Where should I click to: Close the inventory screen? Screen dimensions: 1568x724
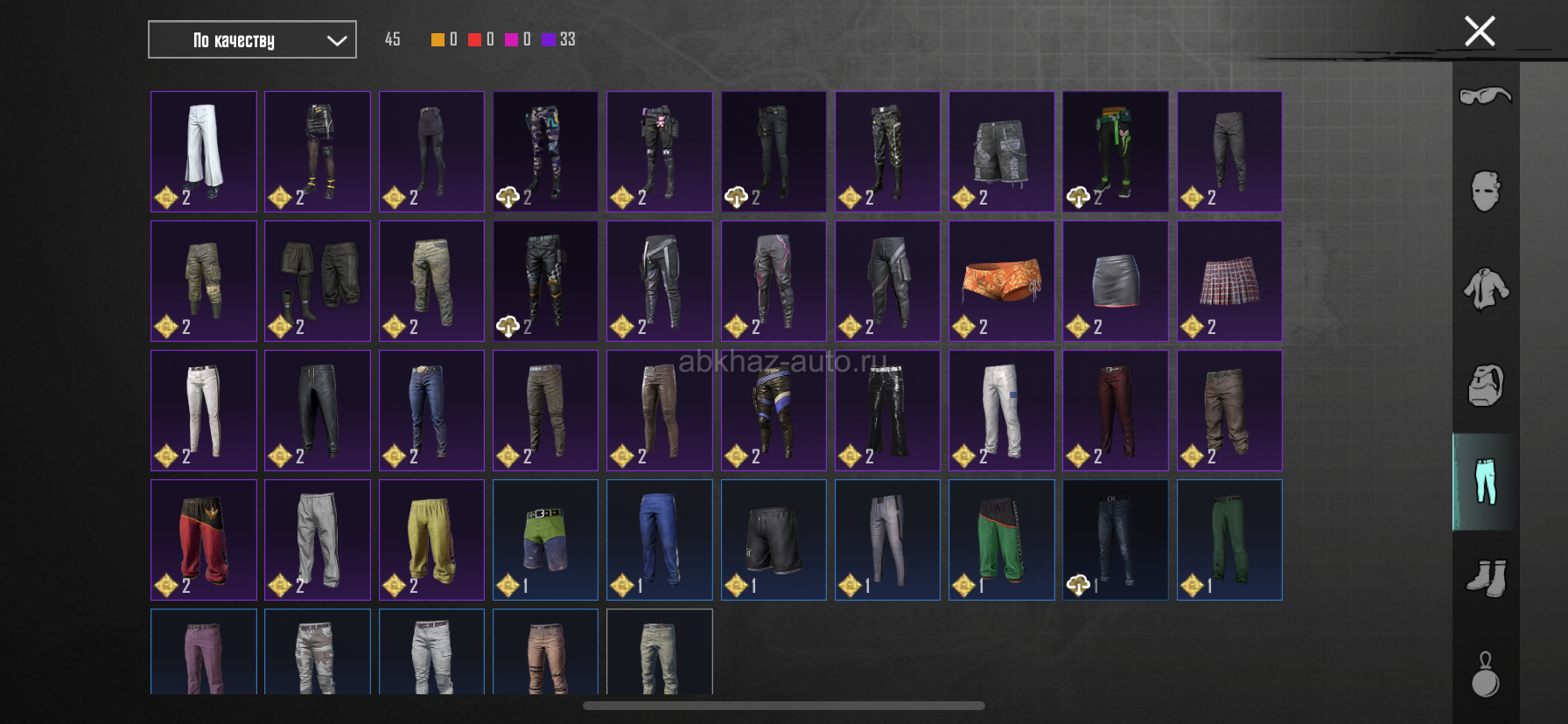[1479, 31]
